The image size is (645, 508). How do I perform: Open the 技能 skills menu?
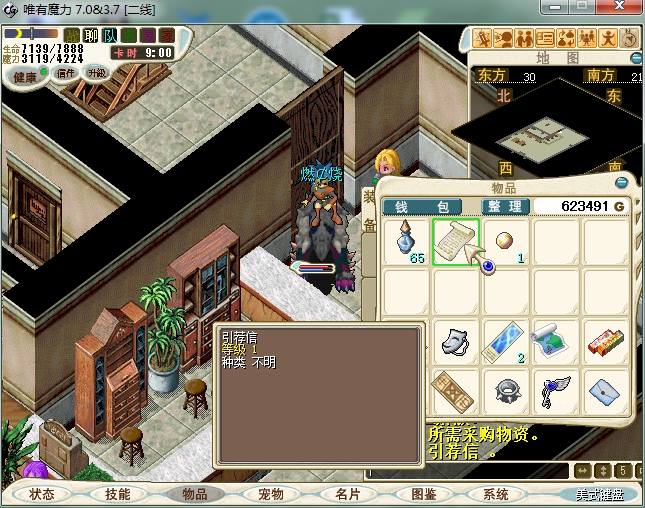point(118,494)
